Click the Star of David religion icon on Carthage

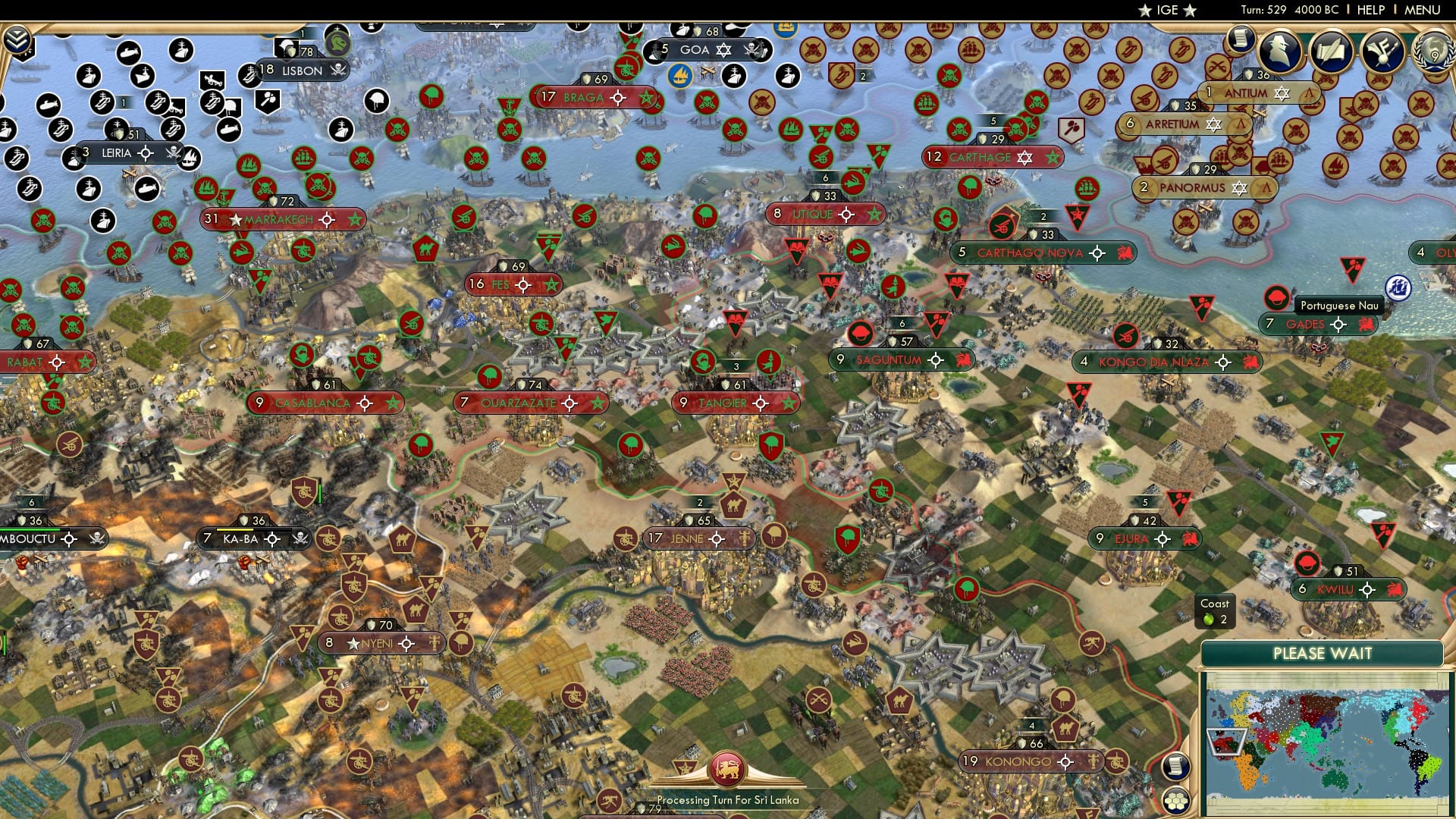tap(1025, 157)
